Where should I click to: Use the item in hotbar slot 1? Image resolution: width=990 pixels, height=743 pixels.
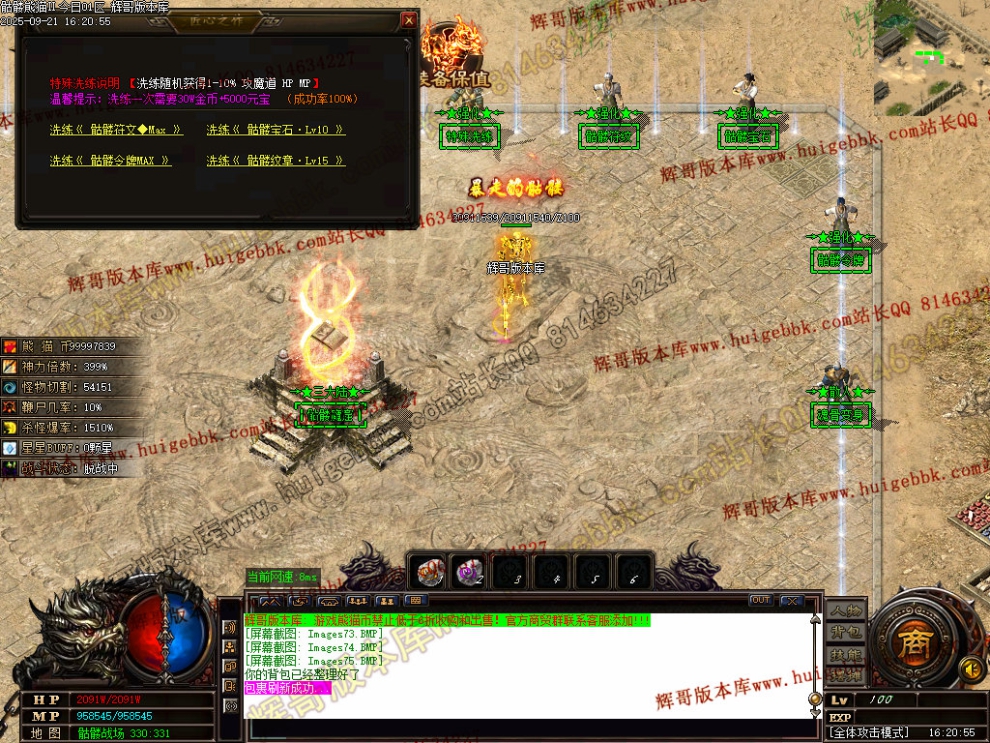[428, 572]
